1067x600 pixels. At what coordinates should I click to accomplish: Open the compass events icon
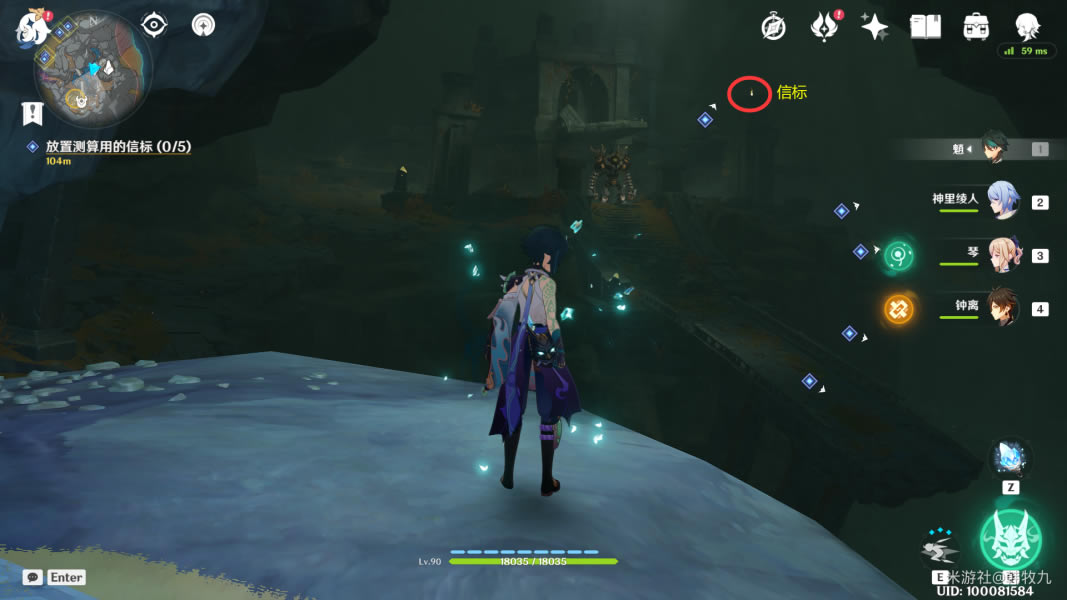(773, 27)
